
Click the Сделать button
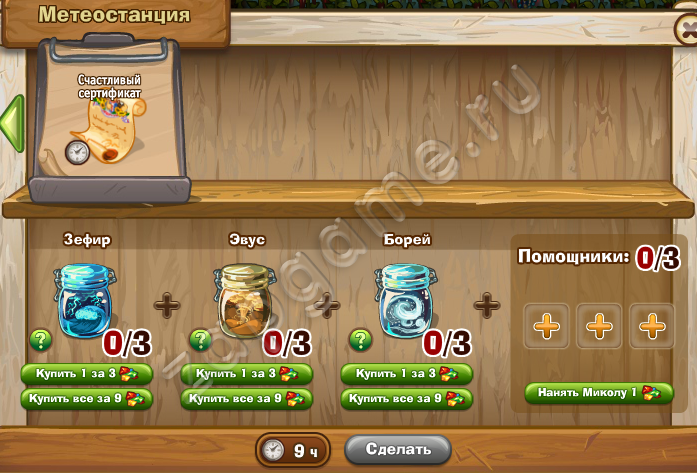(398, 449)
